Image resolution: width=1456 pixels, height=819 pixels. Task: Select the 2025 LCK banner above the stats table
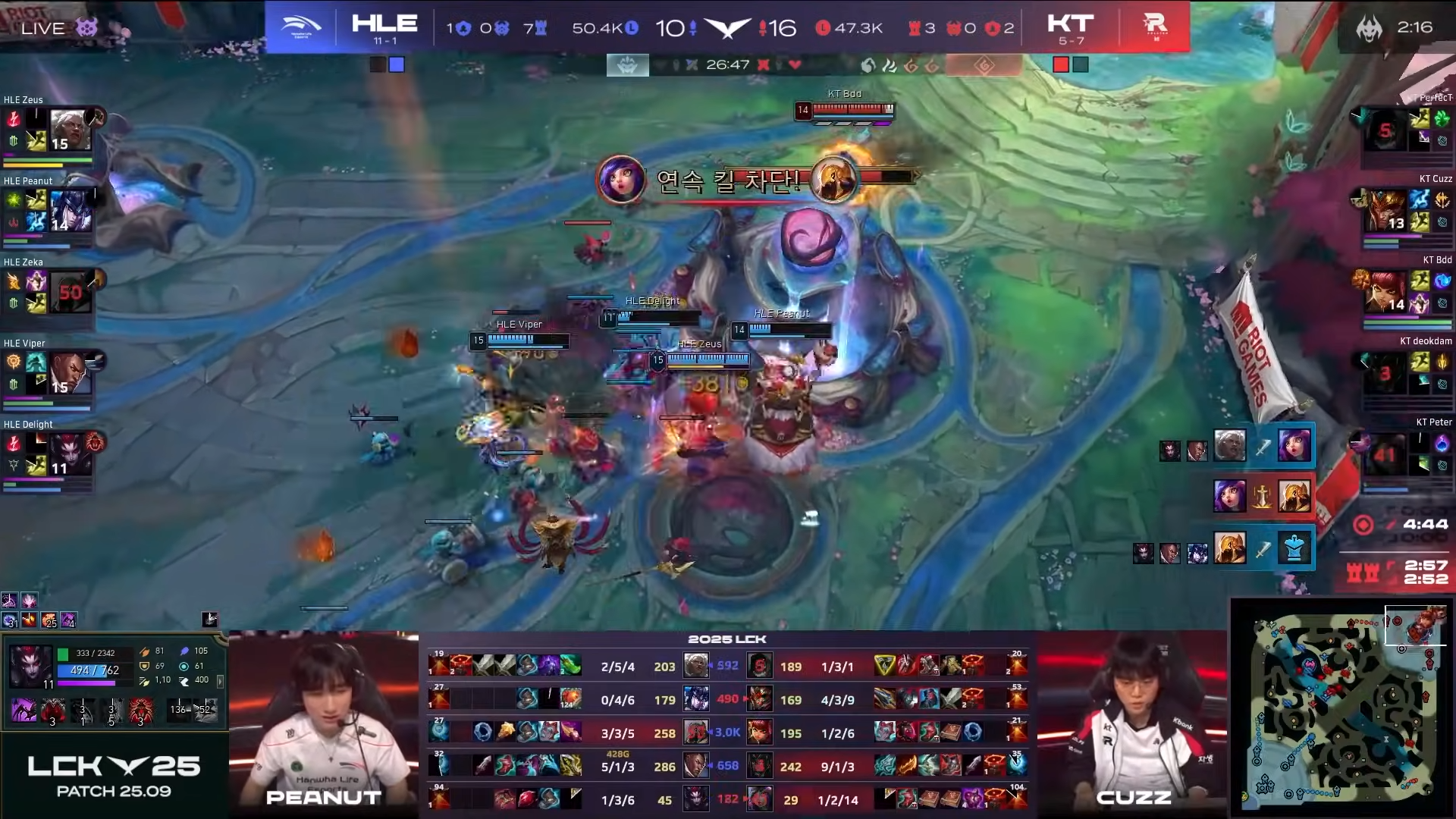726,639
